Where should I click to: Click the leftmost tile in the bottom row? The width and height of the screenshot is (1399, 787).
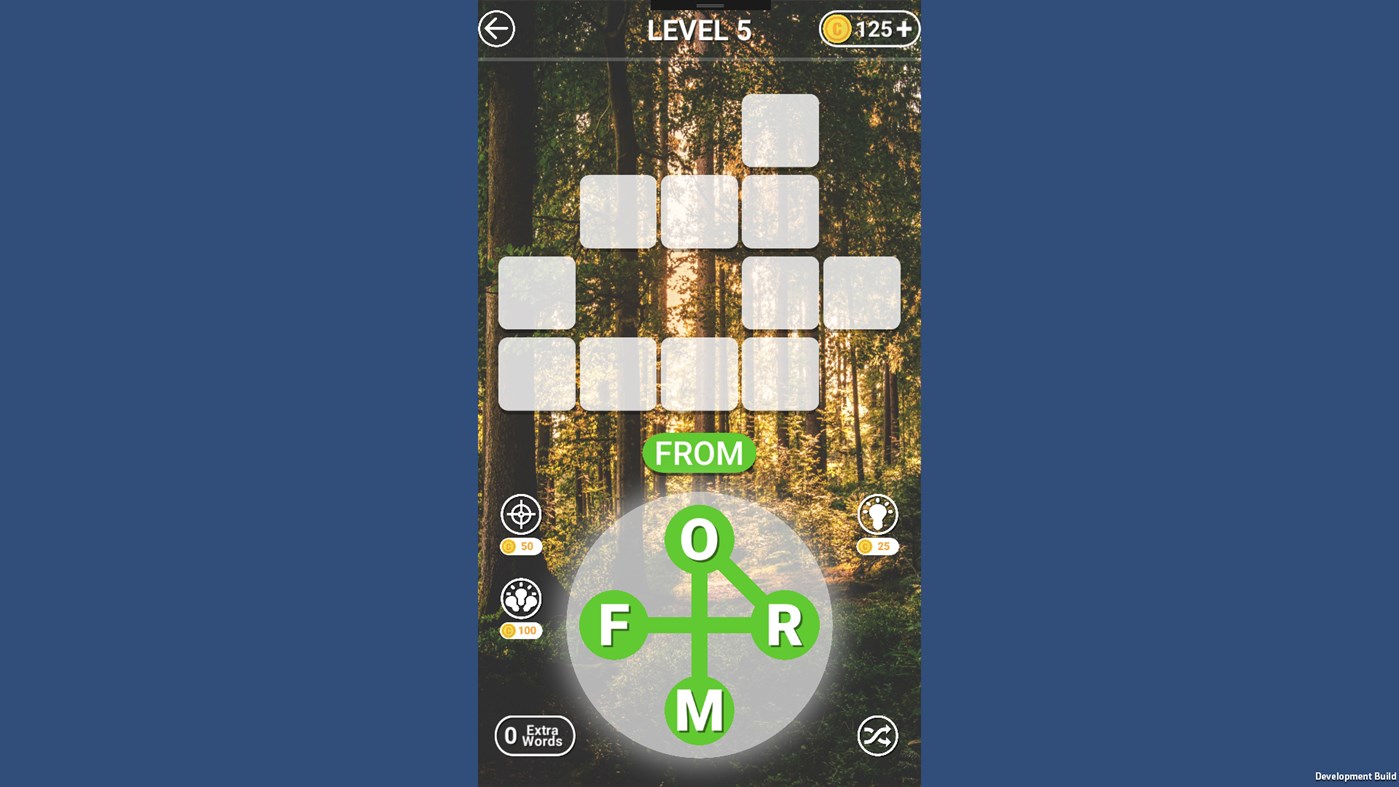coord(537,373)
